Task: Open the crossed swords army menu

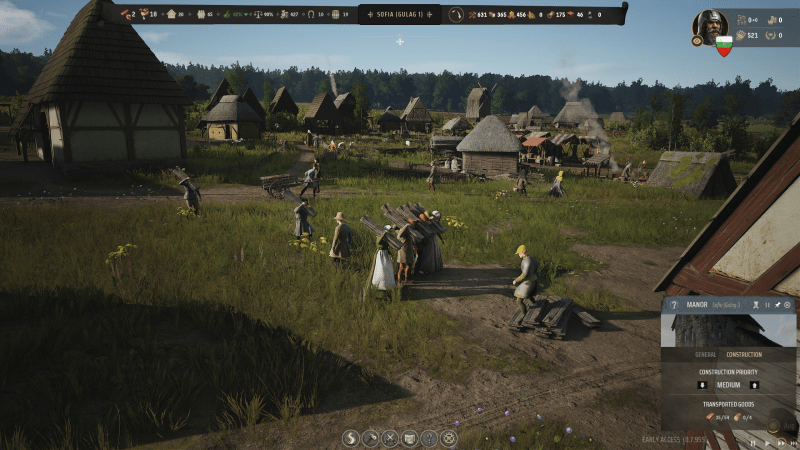Action: [390, 438]
